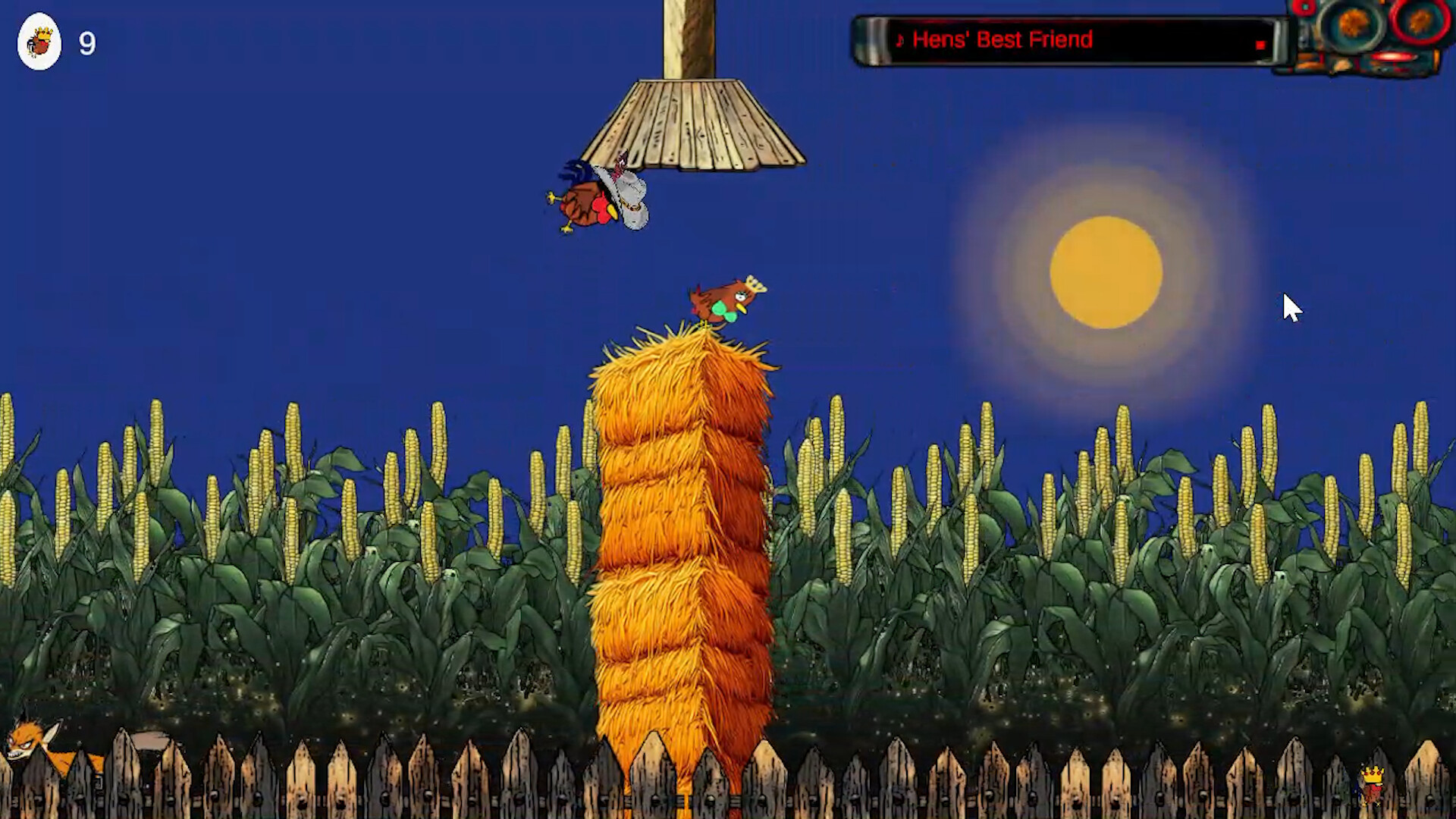Click the small green knob on the boombox

click(1304, 5)
